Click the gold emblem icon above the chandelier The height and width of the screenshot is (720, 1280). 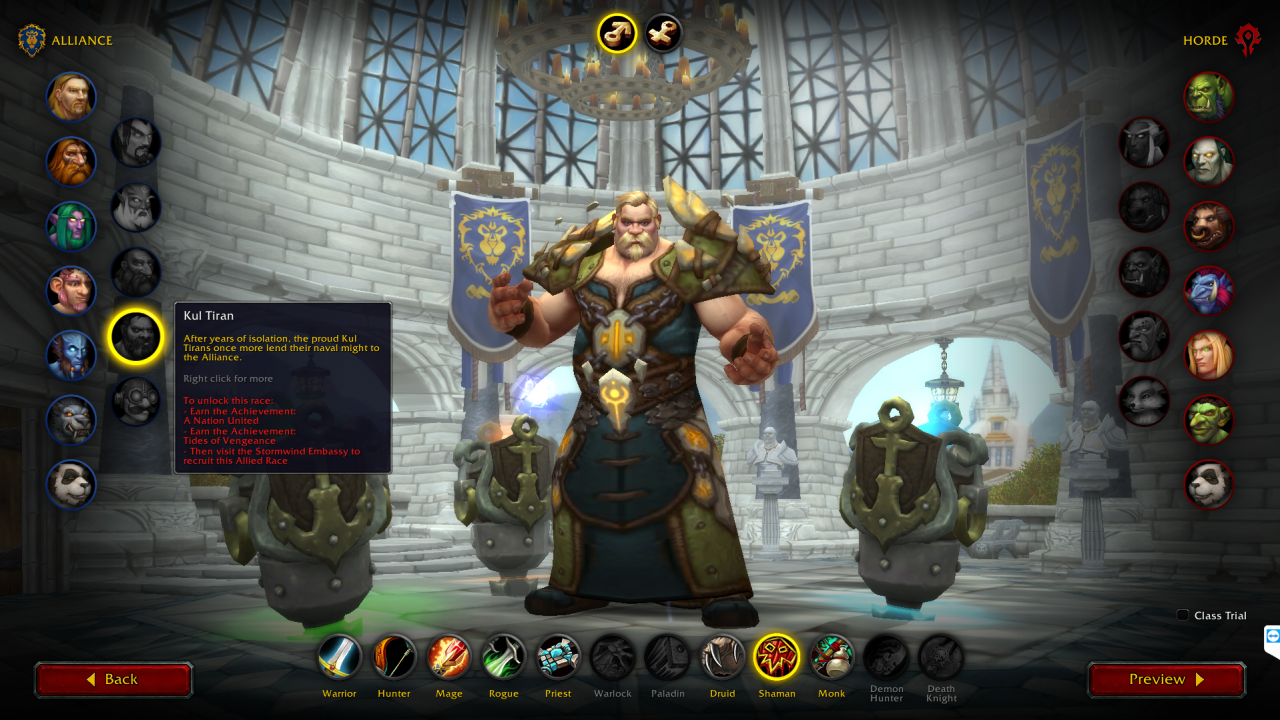[616, 33]
